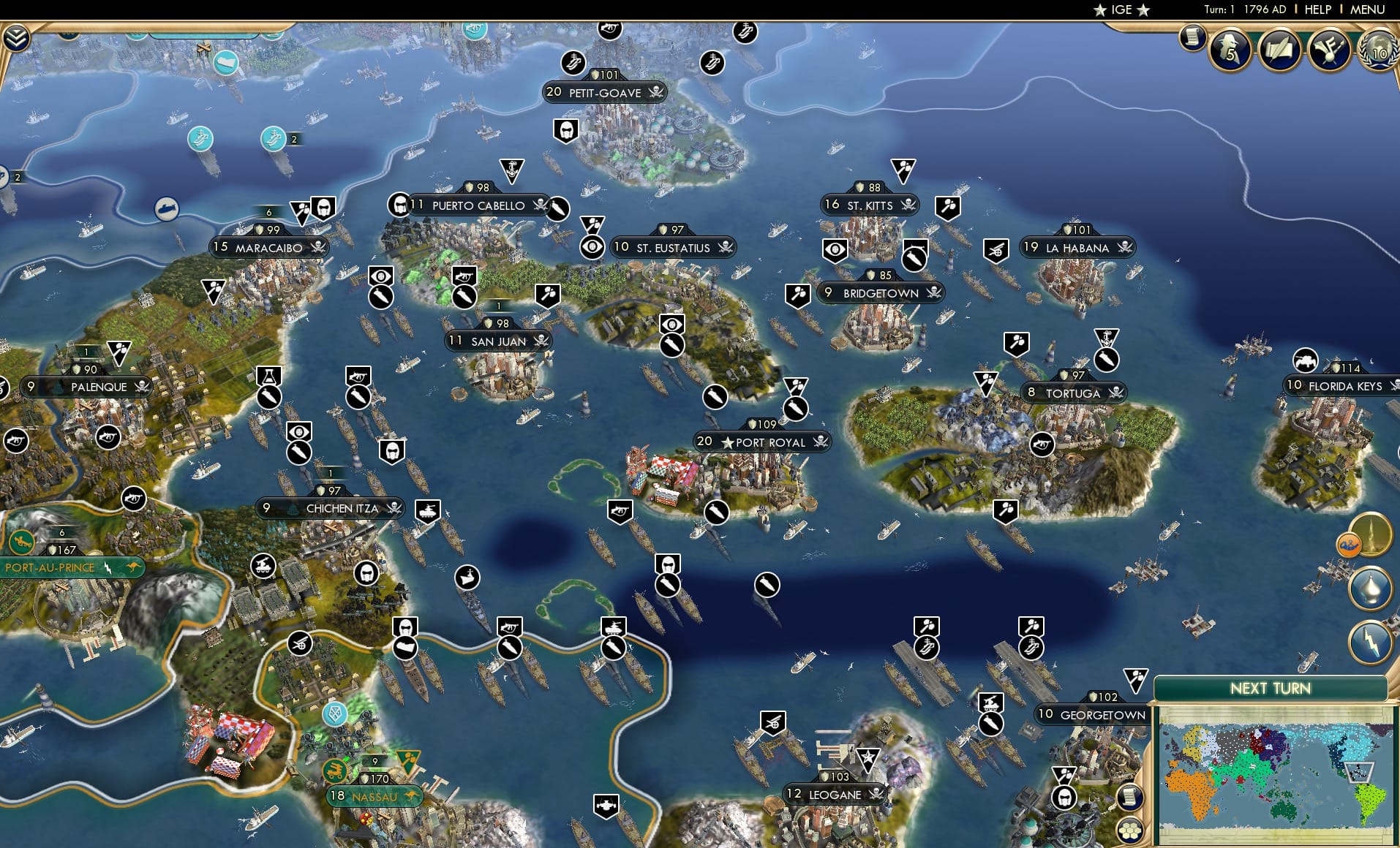Image resolution: width=1400 pixels, height=848 pixels.
Task: Open the notification log scroll icon near top right
Action: [x=1192, y=38]
